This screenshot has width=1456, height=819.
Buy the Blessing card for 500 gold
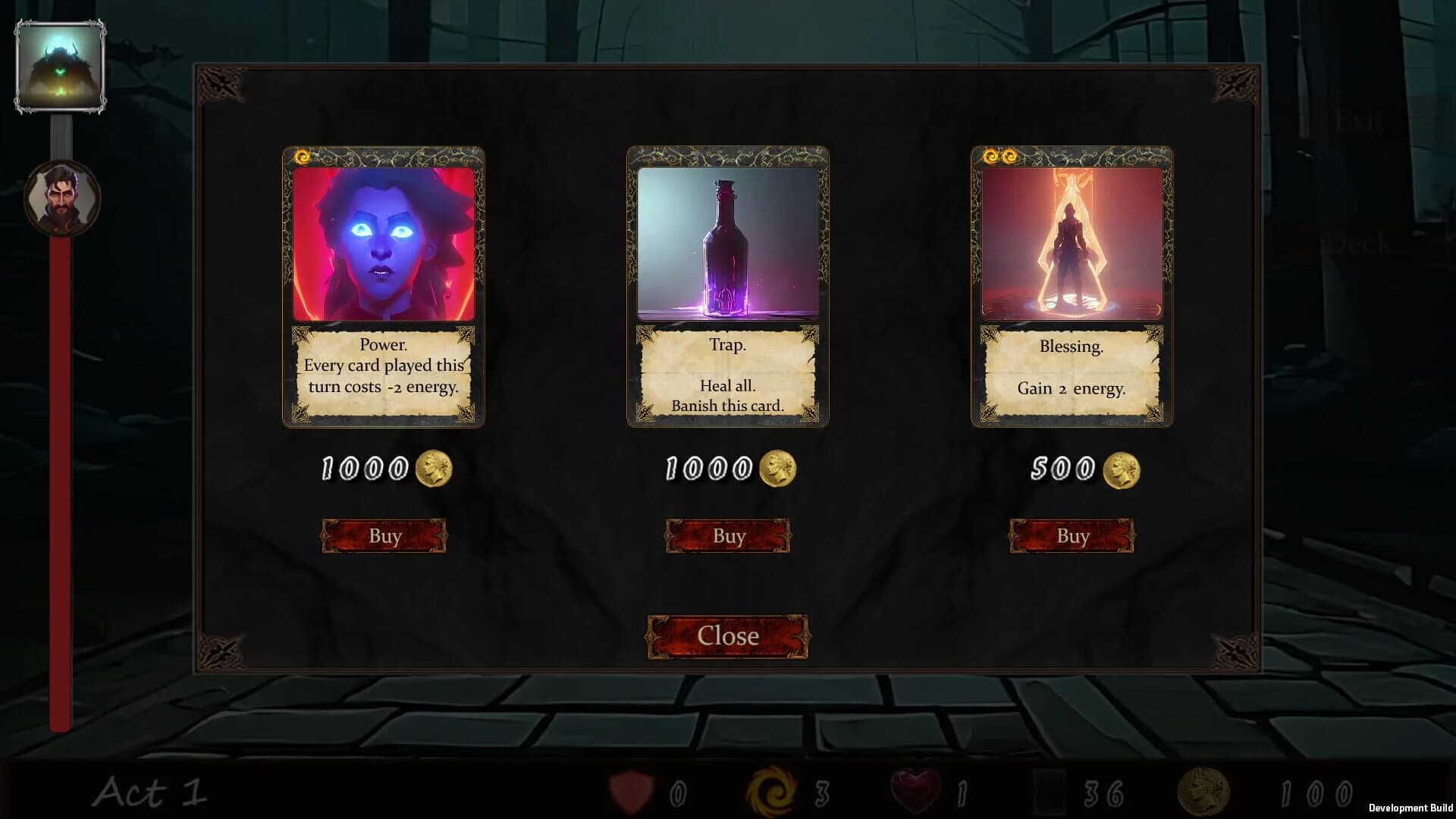click(1072, 535)
